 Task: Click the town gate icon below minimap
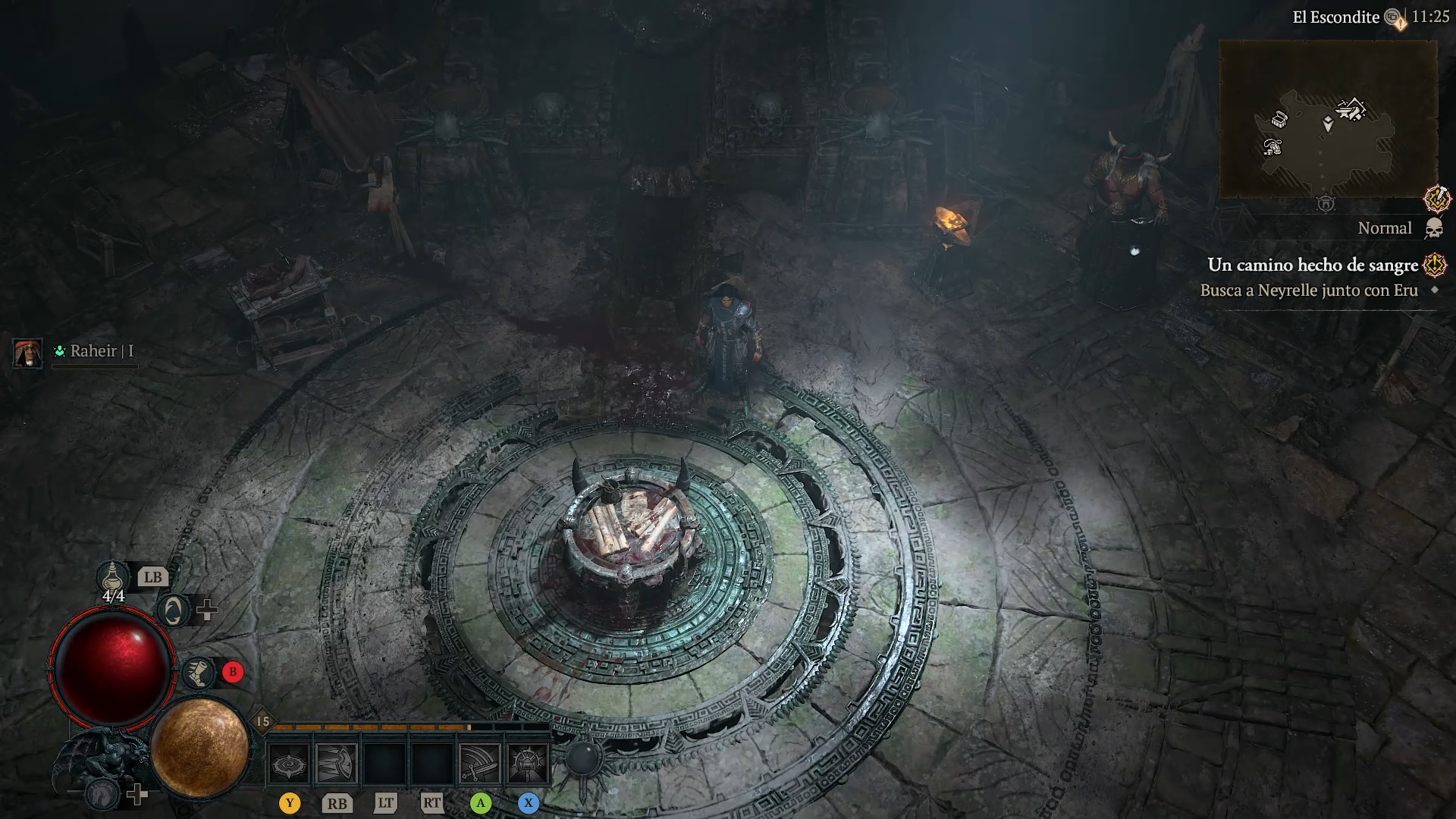(x=1326, y=204)
